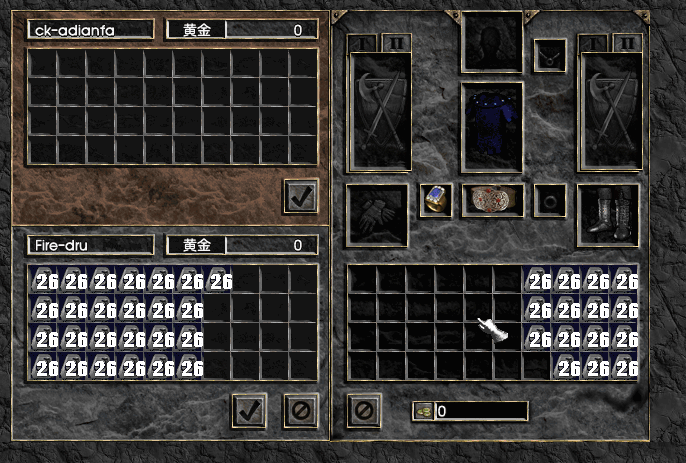Switch to weapon set I above left weapon

[x=364, y=42]
